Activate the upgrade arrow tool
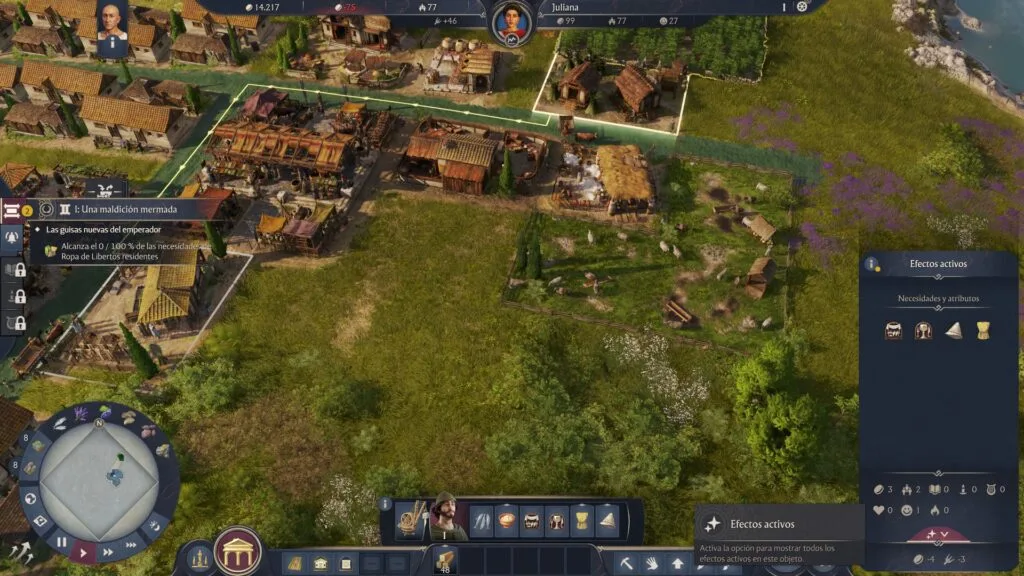Viewport: 1024px width, 576px height. (677, 563)
